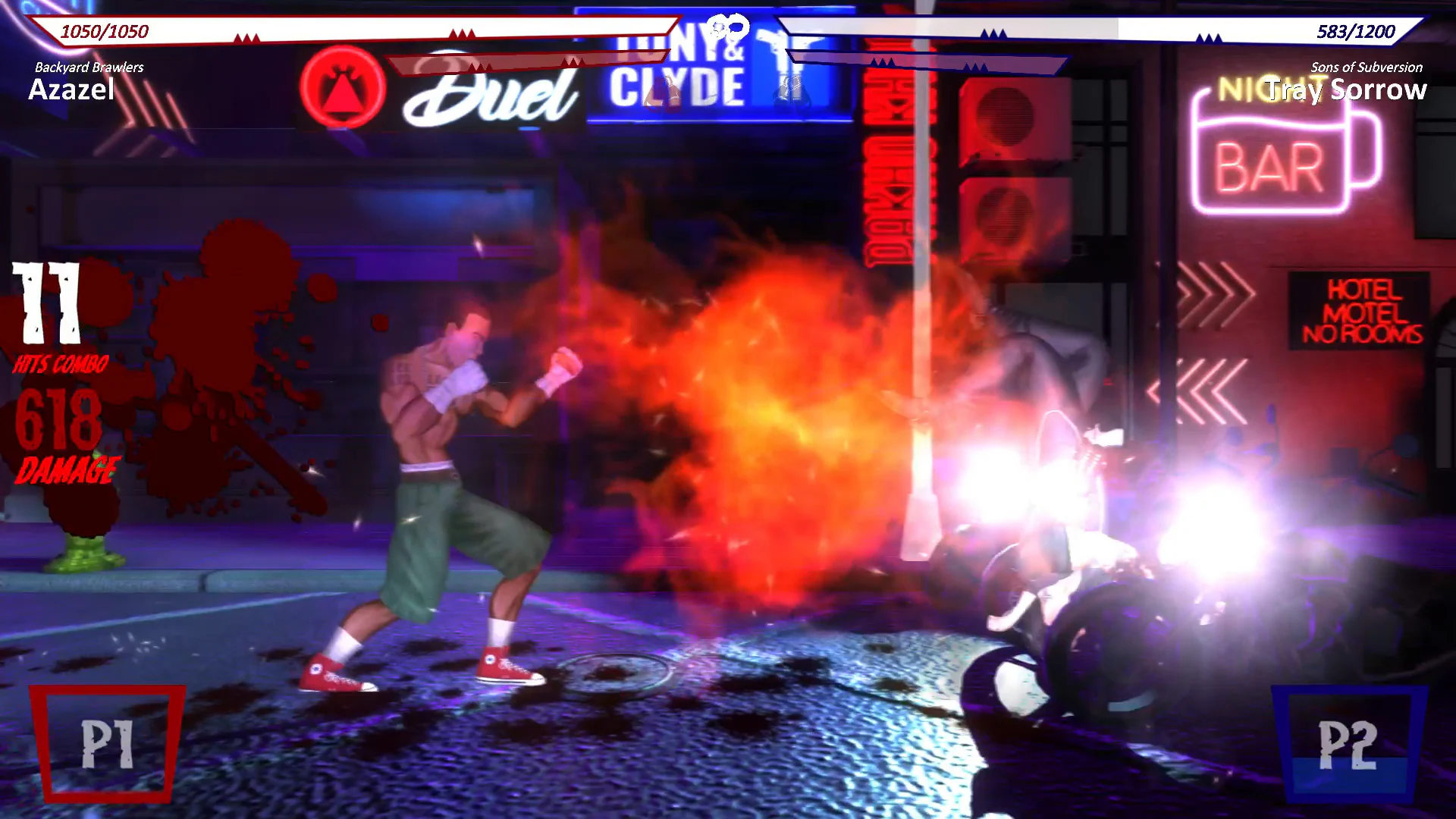Click the boxing gloves on the Tony & Clyde sign
1456x819 pixels.
point(790,91)
